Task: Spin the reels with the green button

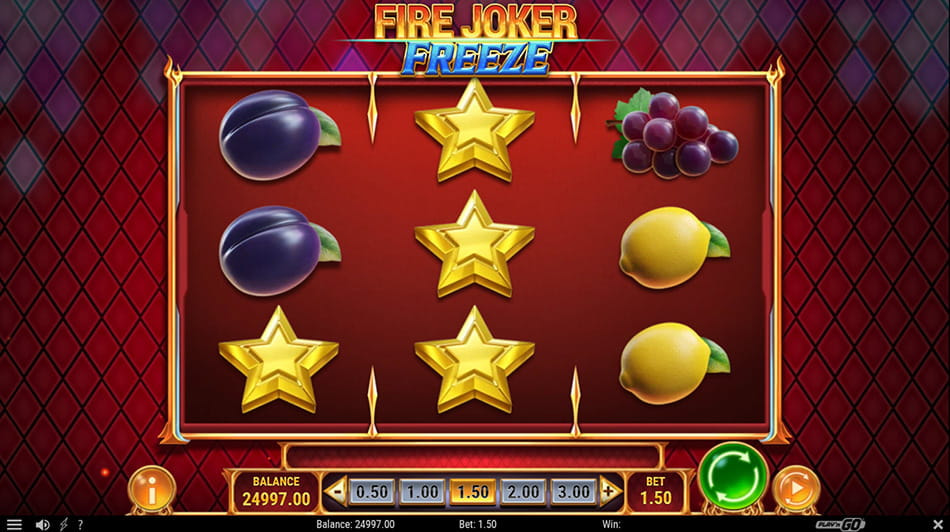Action: (733, 476)
